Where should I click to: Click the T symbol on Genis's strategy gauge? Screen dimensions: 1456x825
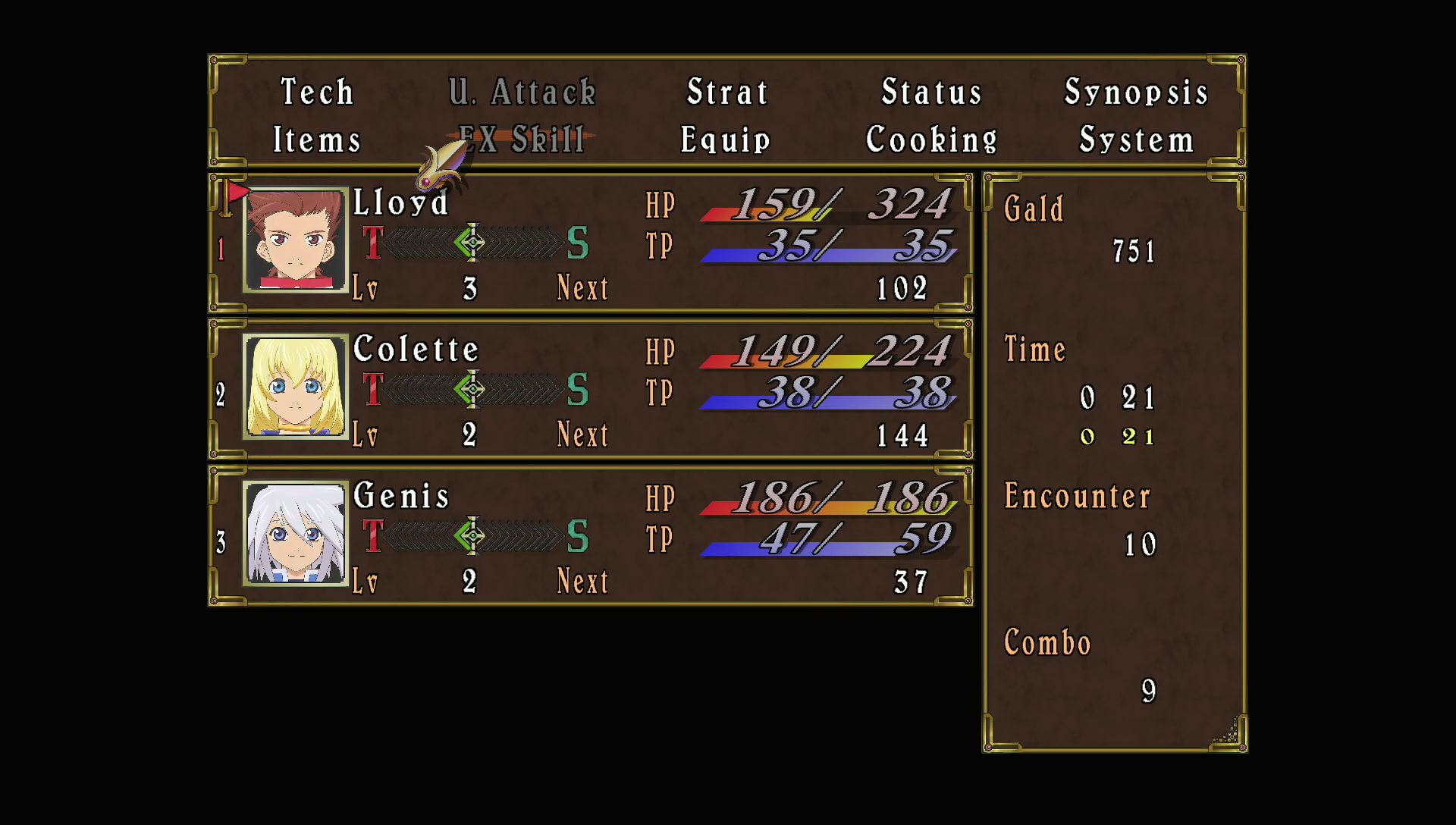tap(373, 535)
